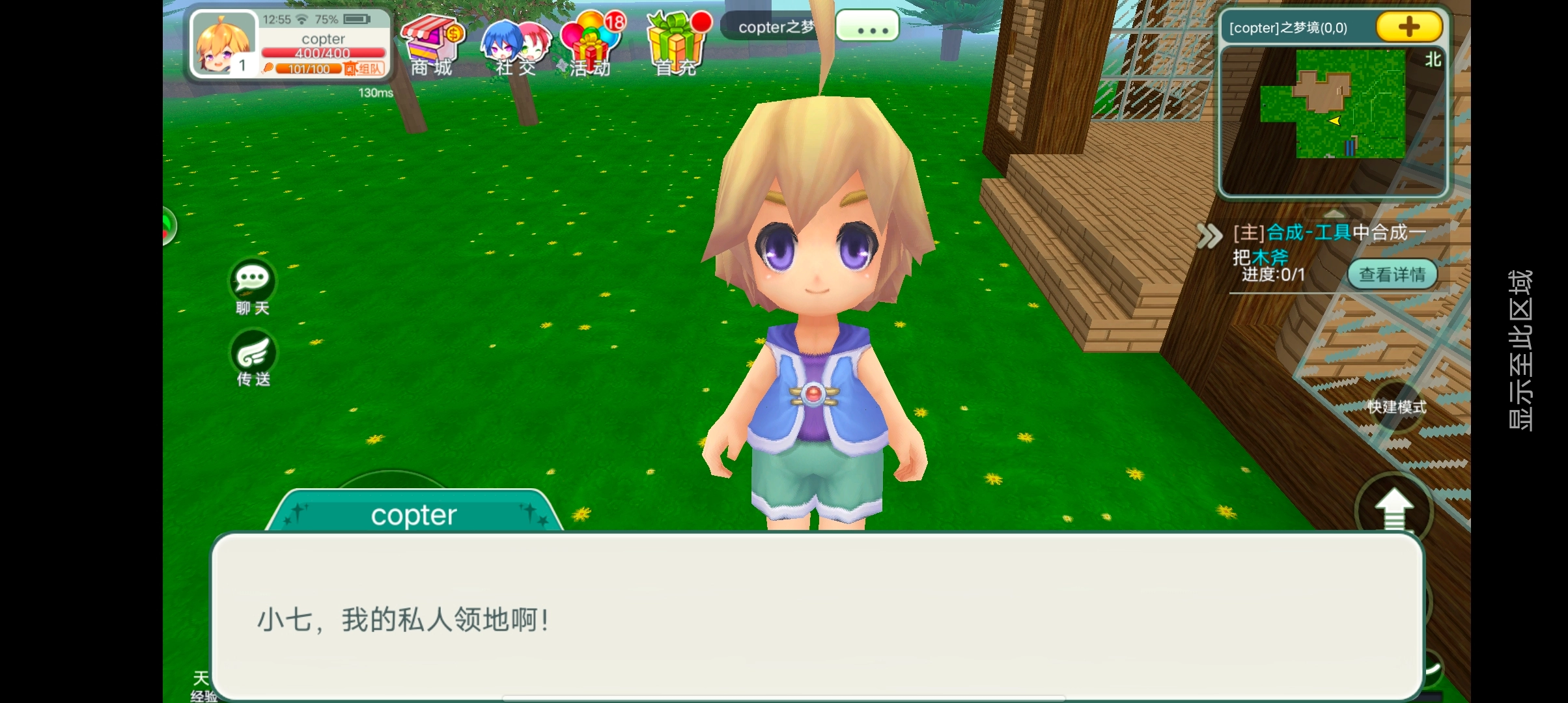Image resolution: width=1568 pixels, height=703 pixels.
Task: Continue the dialogue by clicking the text box
Action: click(817, 617)
